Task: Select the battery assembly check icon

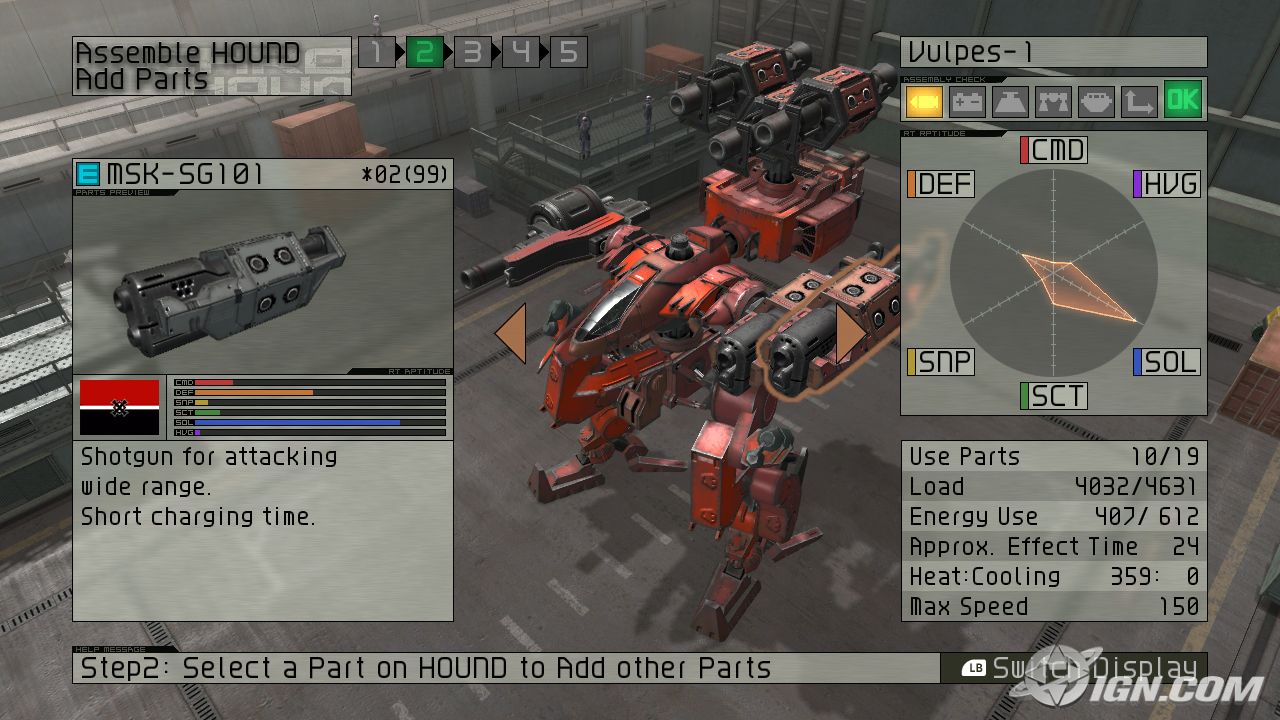Action: pos(967,101)
